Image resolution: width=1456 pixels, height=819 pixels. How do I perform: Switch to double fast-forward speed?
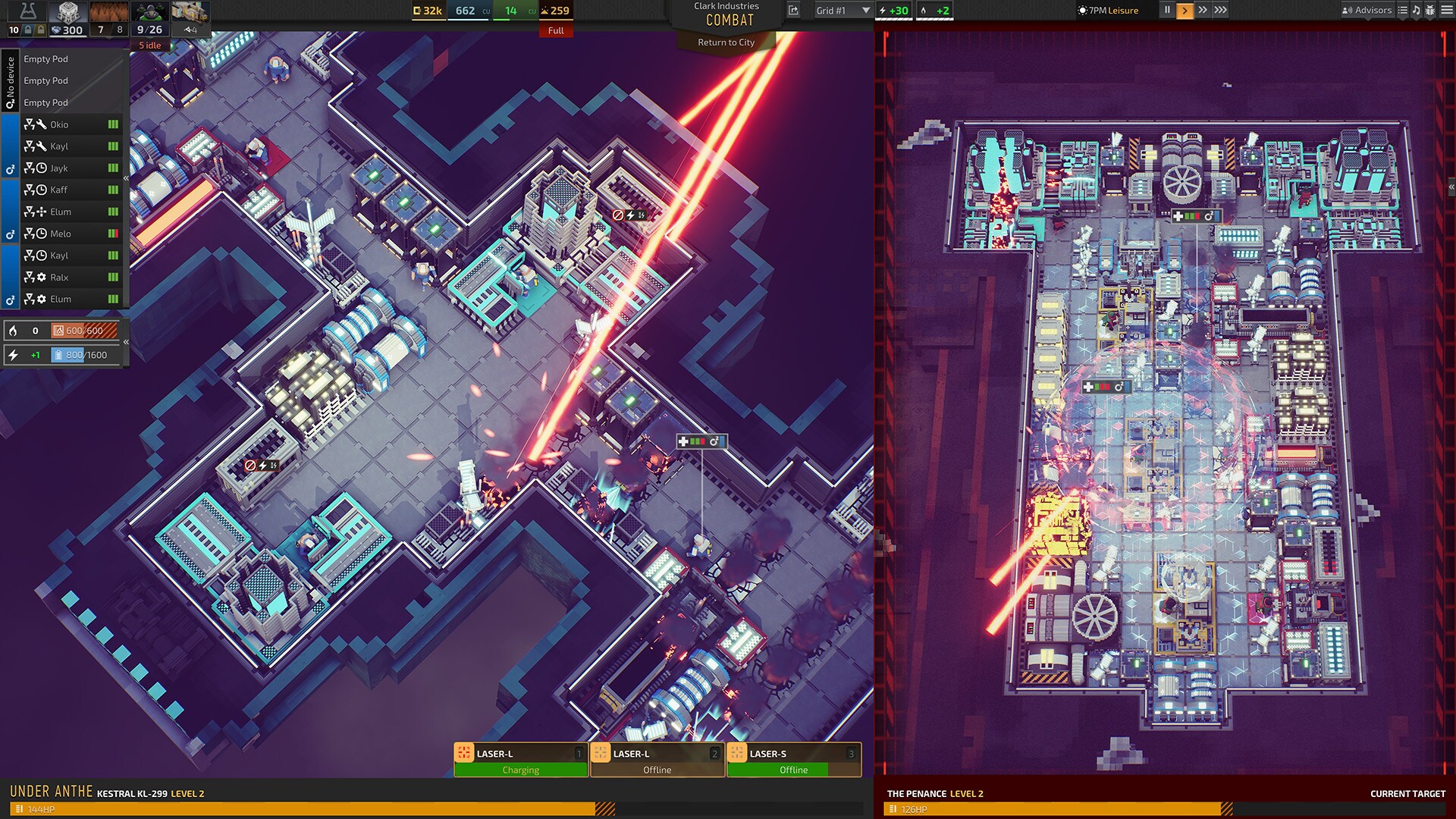(x=1203, y=11)
